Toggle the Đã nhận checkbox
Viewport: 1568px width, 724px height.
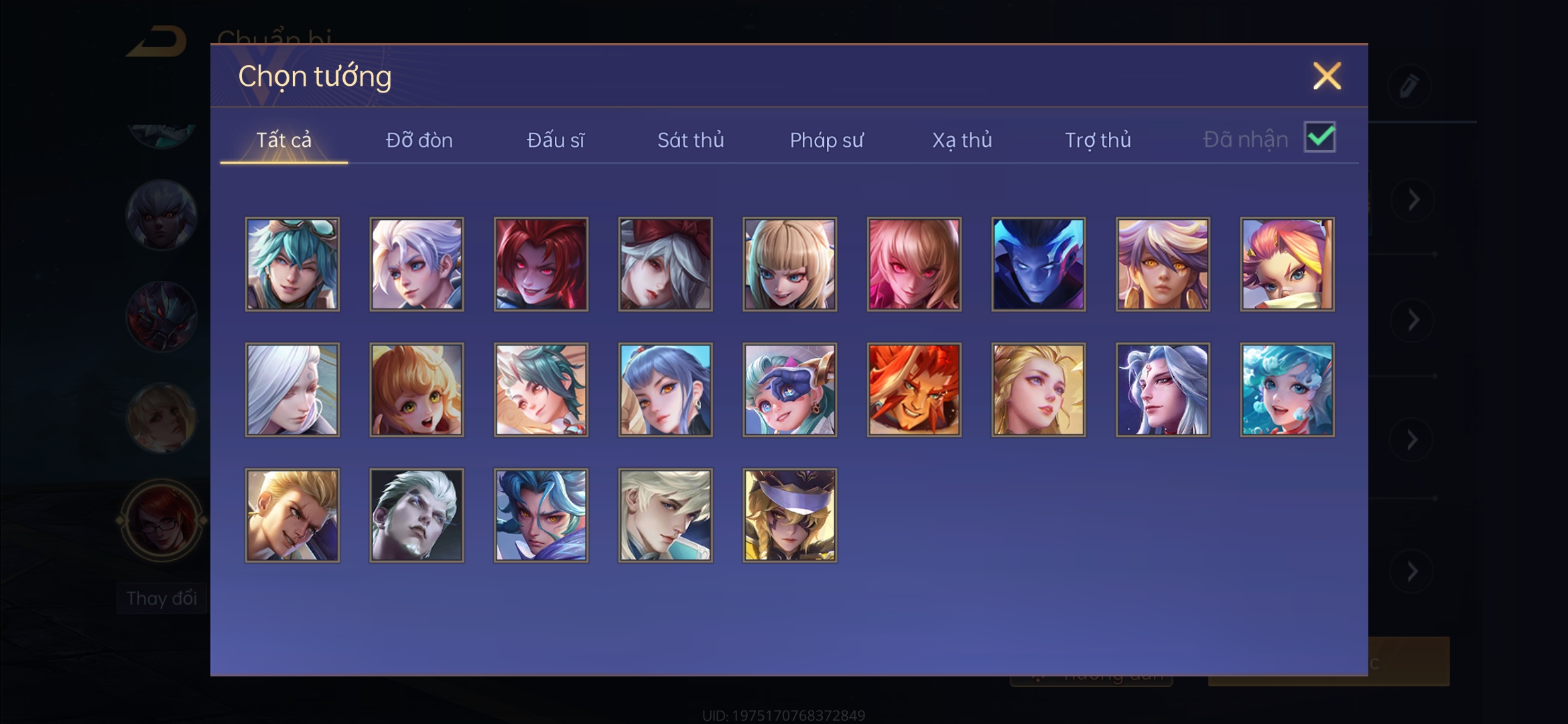tap(1319, 137)
